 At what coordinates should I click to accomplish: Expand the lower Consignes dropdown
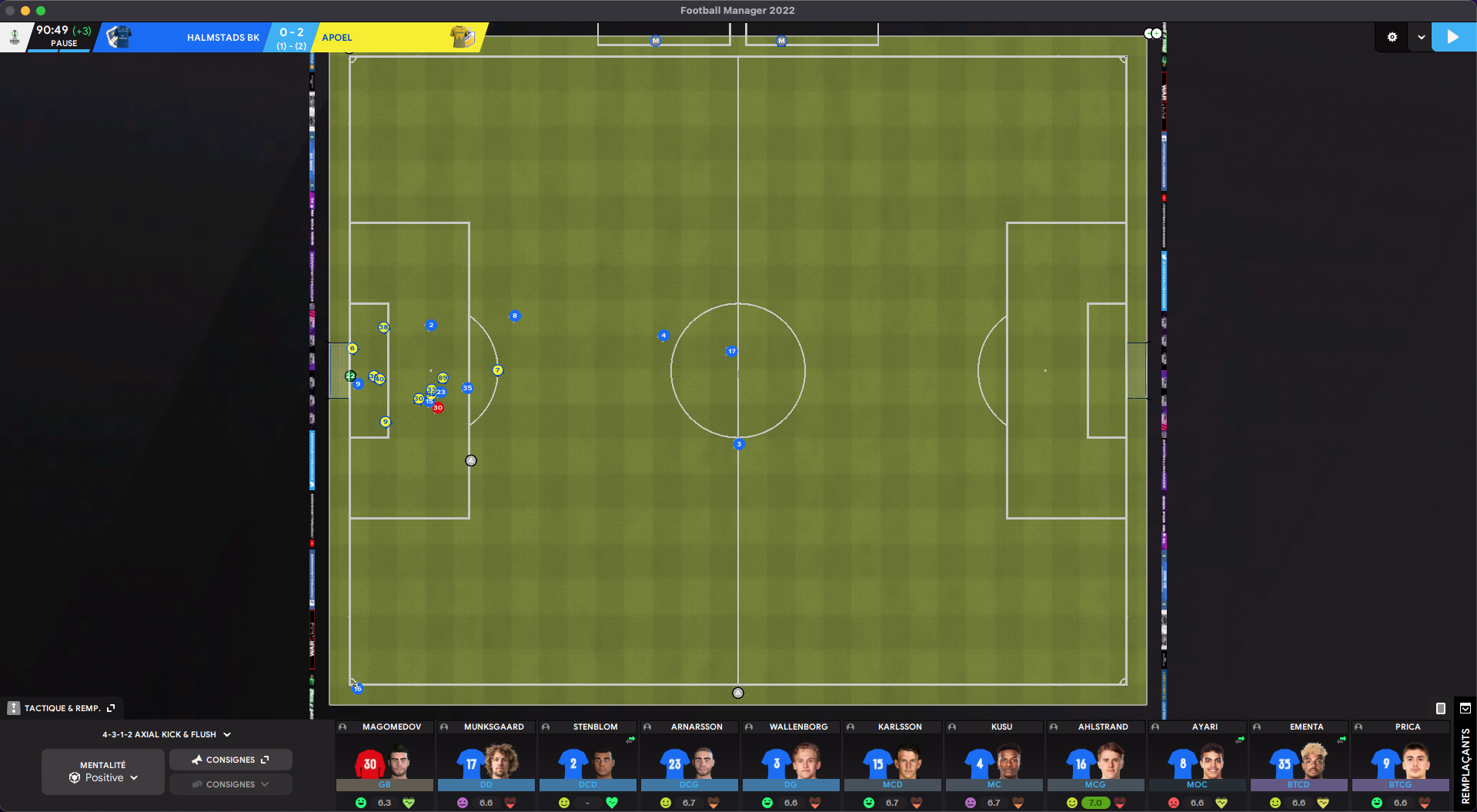(x=230, y=784)
